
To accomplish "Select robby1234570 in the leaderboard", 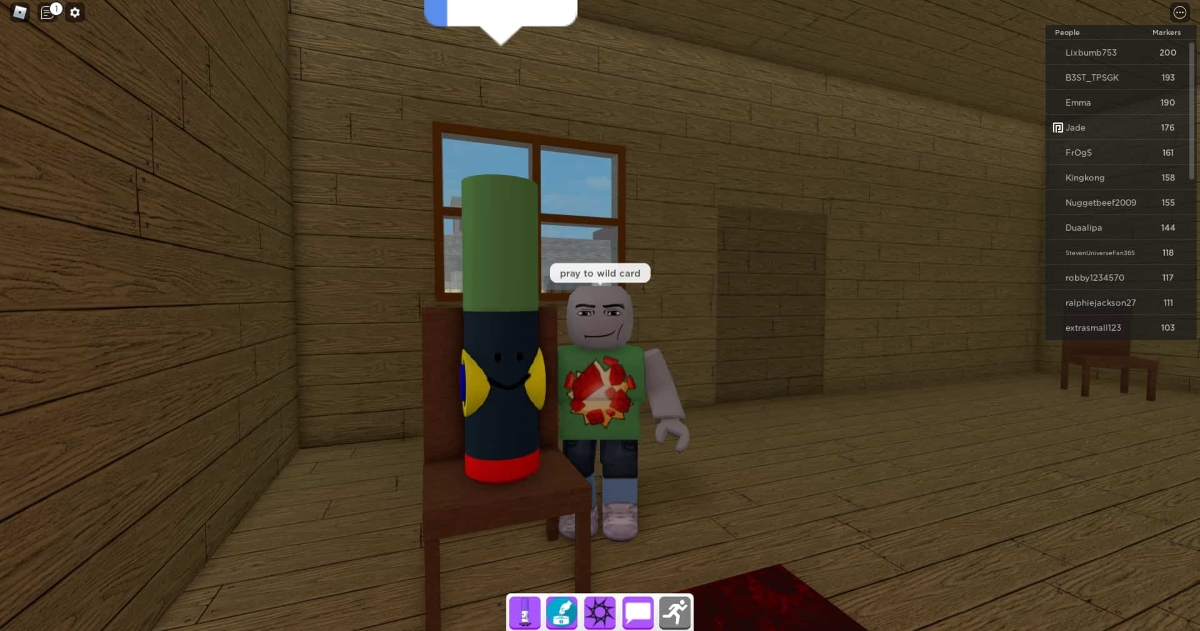I will tap(1095, 277).
